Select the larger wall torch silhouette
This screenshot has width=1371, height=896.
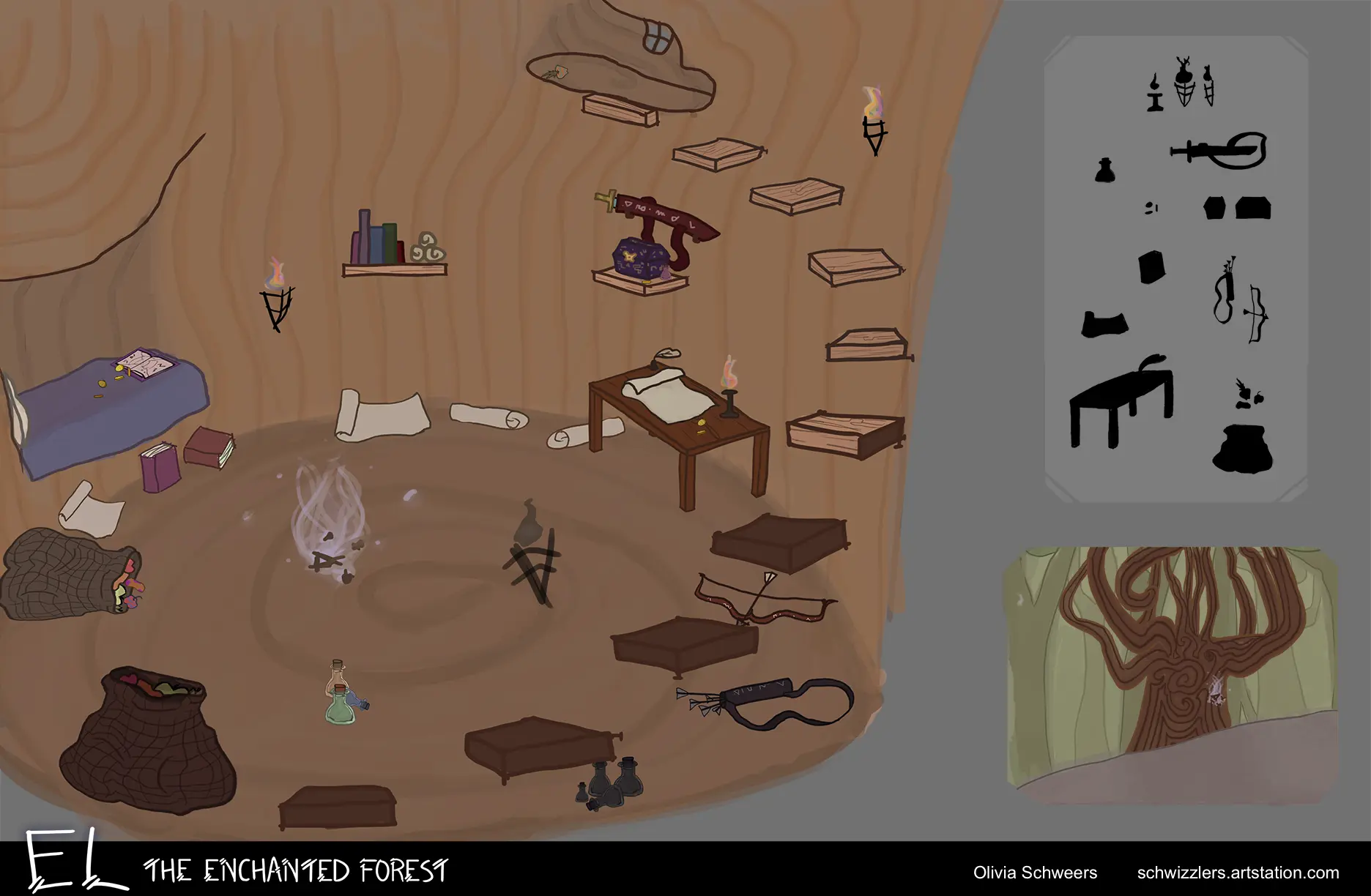pos(1184,82)
